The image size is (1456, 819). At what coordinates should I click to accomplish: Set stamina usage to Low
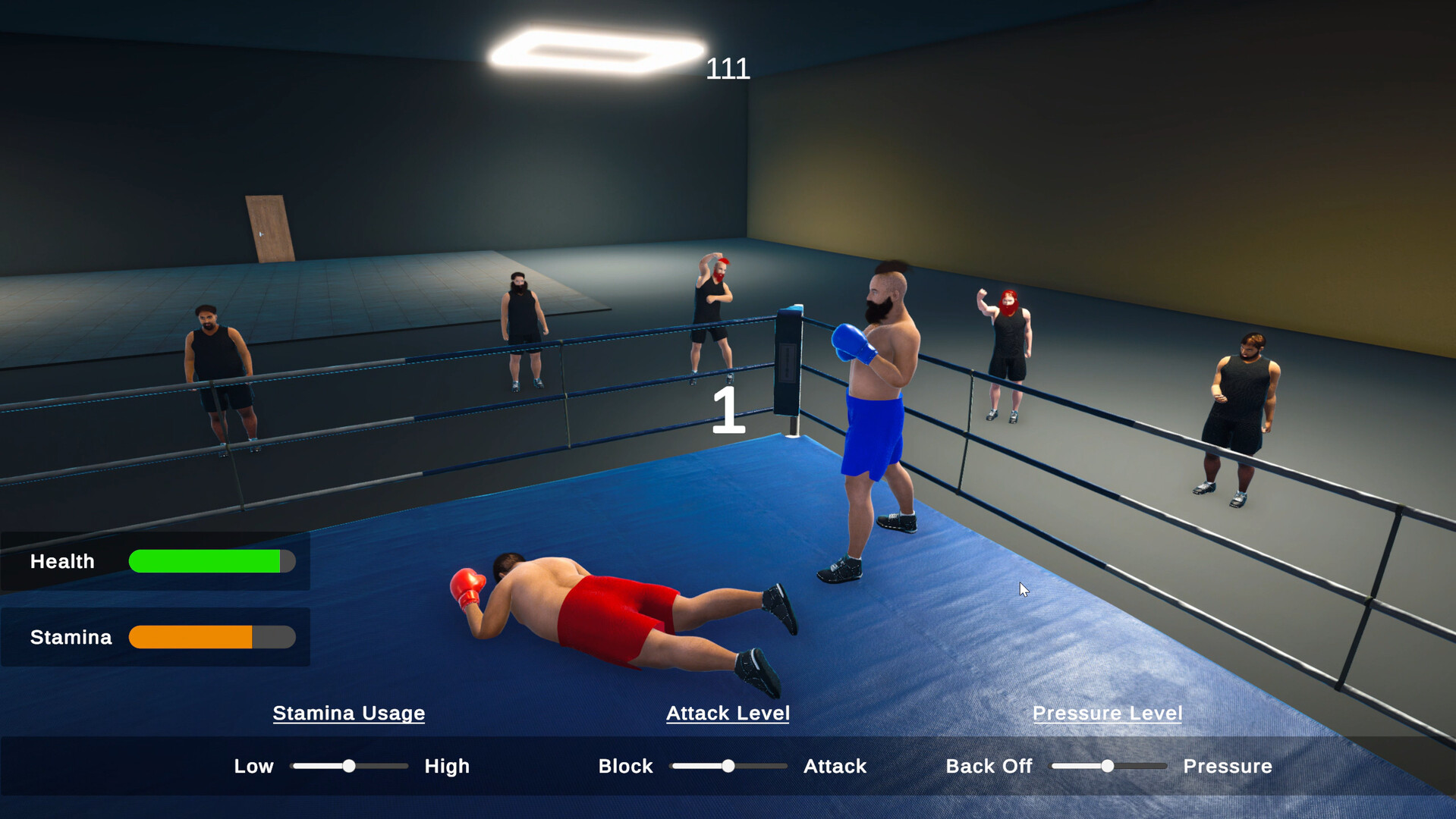pyautogui.click(x=253, y=766)
